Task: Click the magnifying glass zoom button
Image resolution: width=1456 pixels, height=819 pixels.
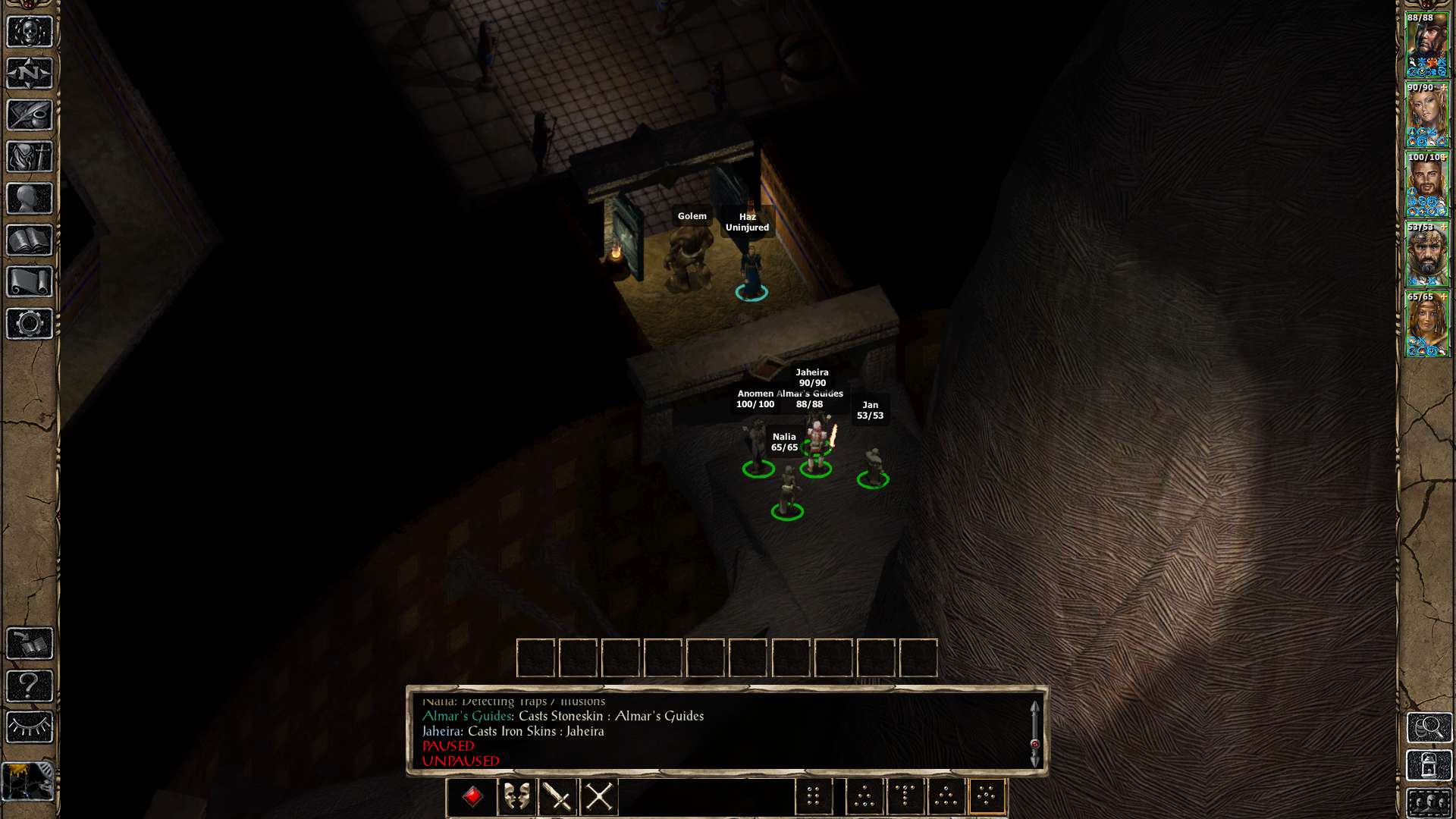Action: pyautogui.click(x=1429, y=728)
